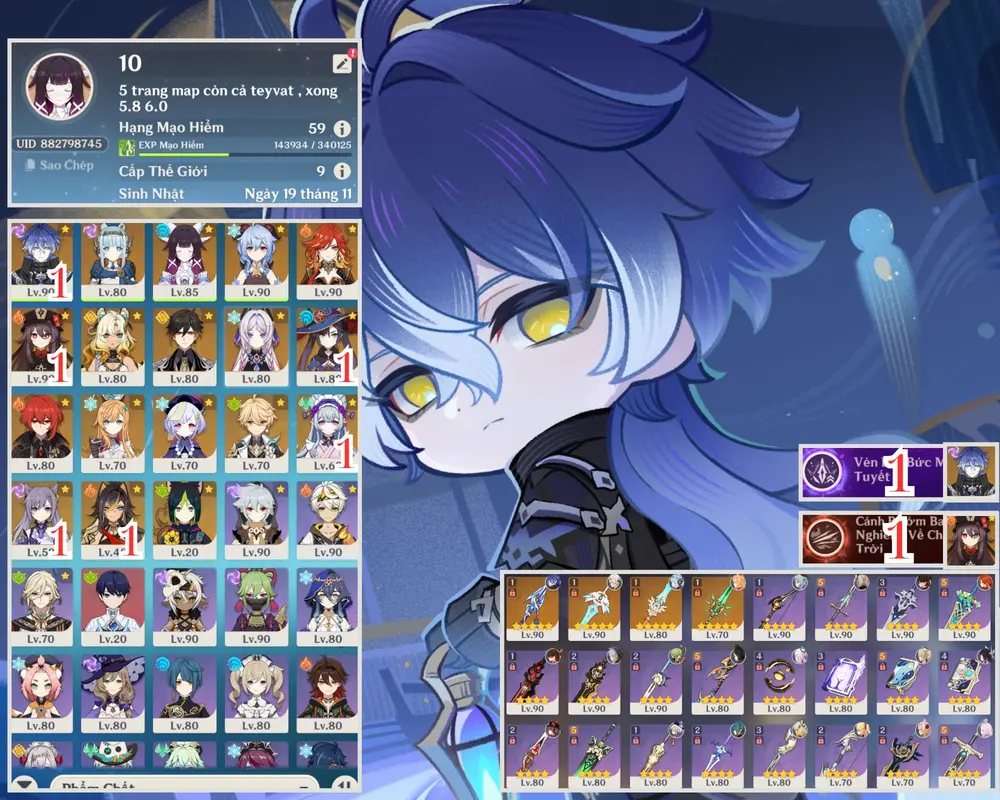Show info for Cấp Thế Giới
Viewport: 1000px width, 800px height.
(342, 171)
